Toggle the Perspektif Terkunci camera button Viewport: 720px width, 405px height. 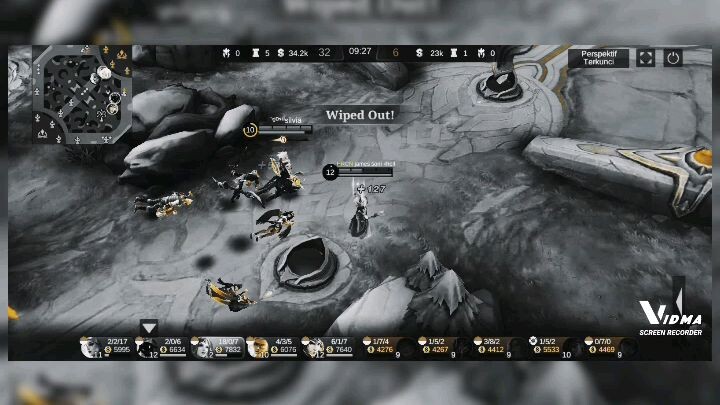598,57
